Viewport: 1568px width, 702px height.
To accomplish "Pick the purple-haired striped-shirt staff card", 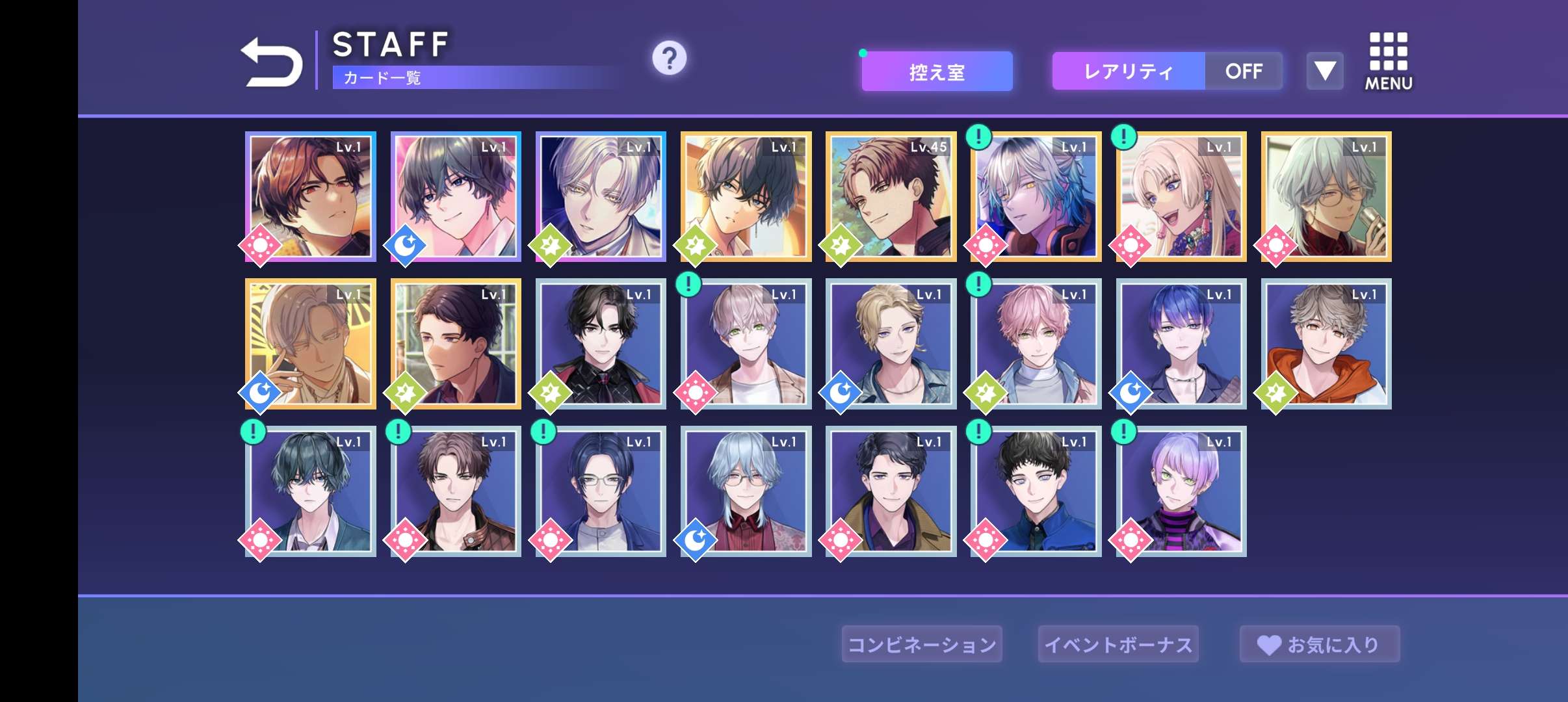I will click(1181, 491).
